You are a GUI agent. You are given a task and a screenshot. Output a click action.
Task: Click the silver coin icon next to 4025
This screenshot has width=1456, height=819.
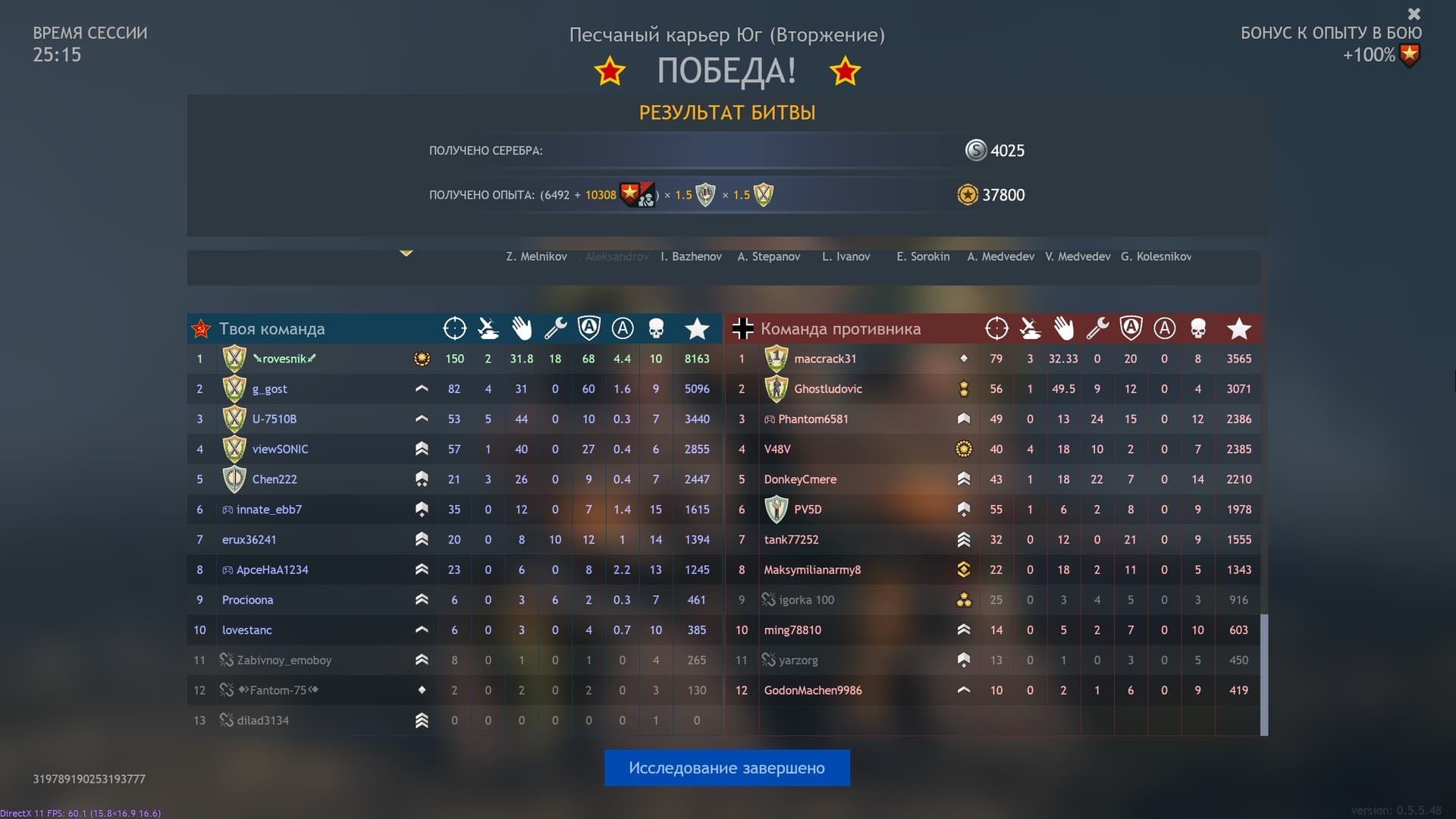point(974,150)
